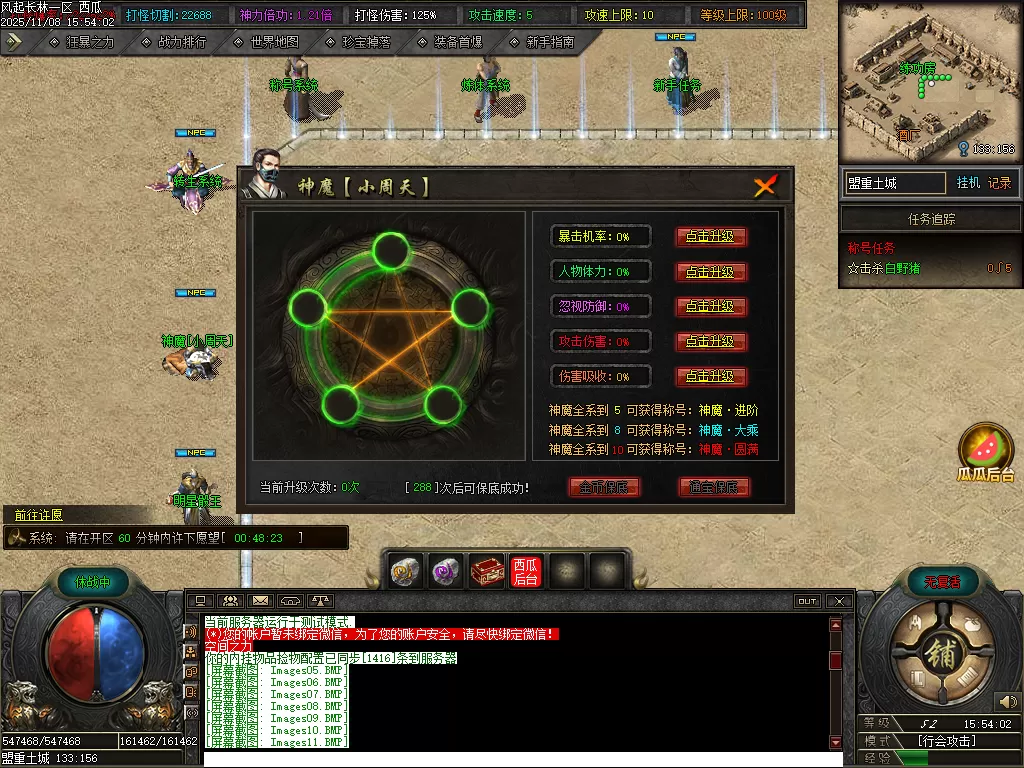The height and width of the screenshot is (768, 1024).
Task: Upgrade the 忽视防御 stat
Action: [711, 307]
